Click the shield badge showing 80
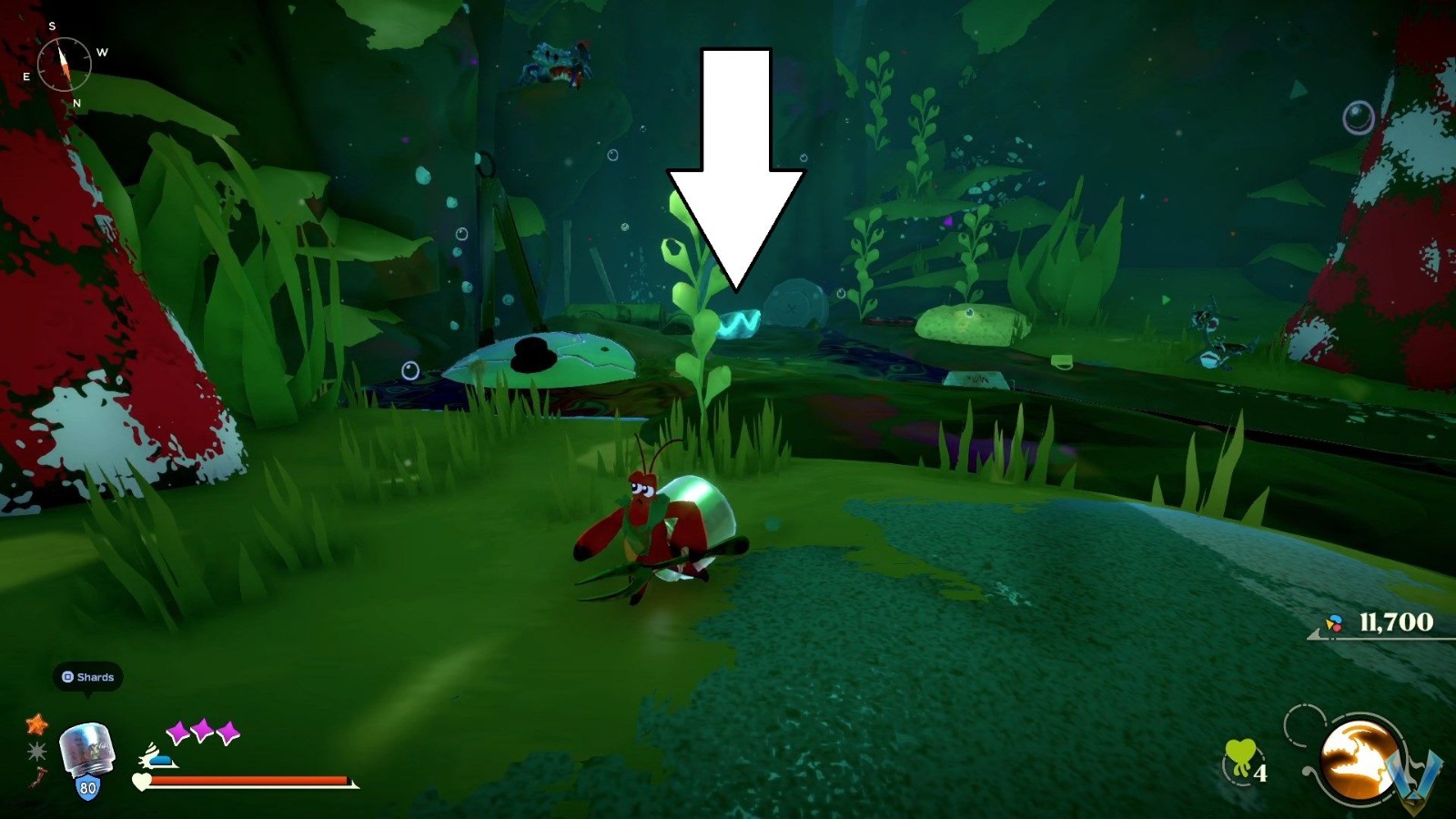 pyautogui.click(x=88, y=786)
